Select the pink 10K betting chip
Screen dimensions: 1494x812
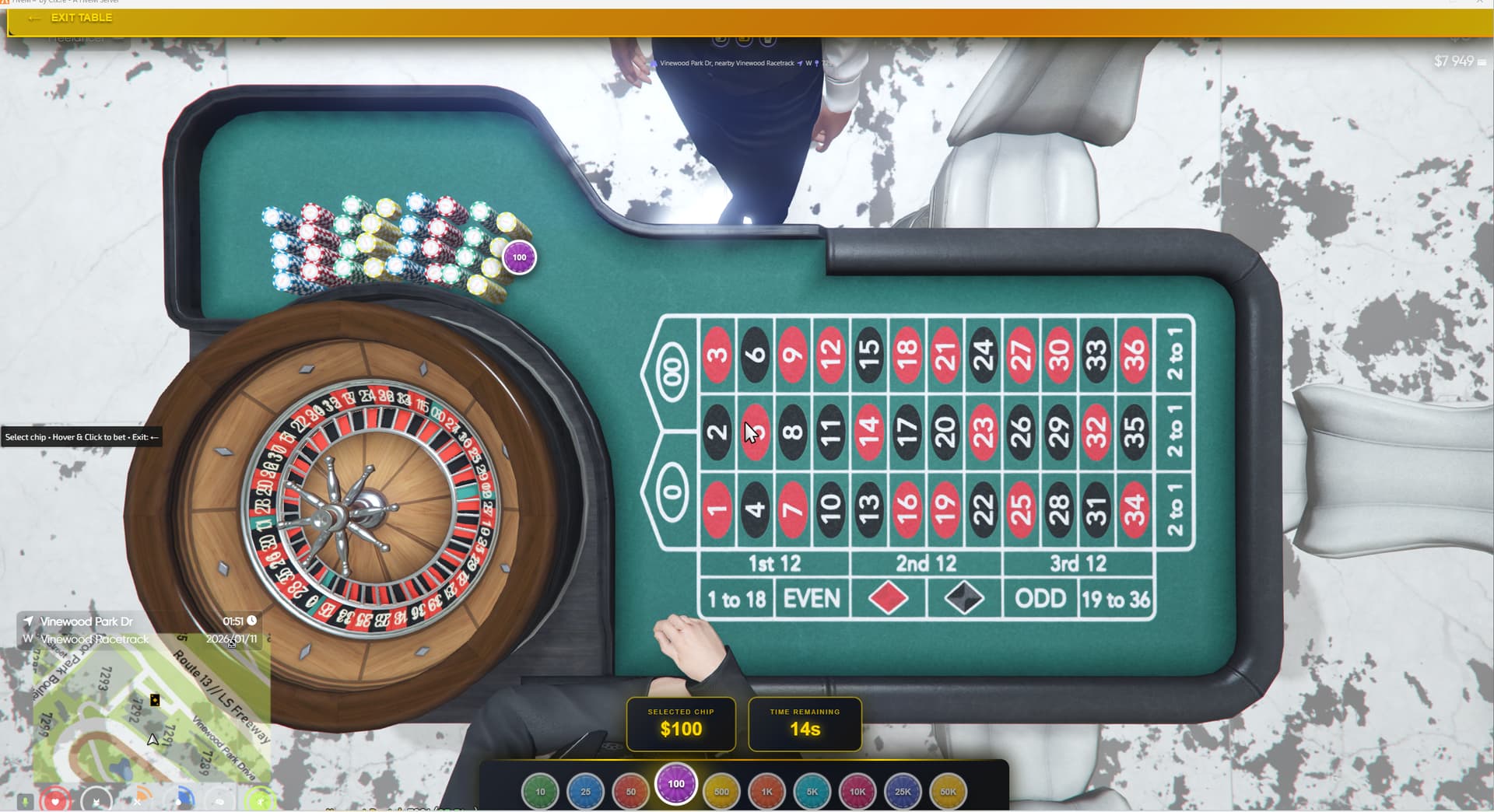point(856,789)
